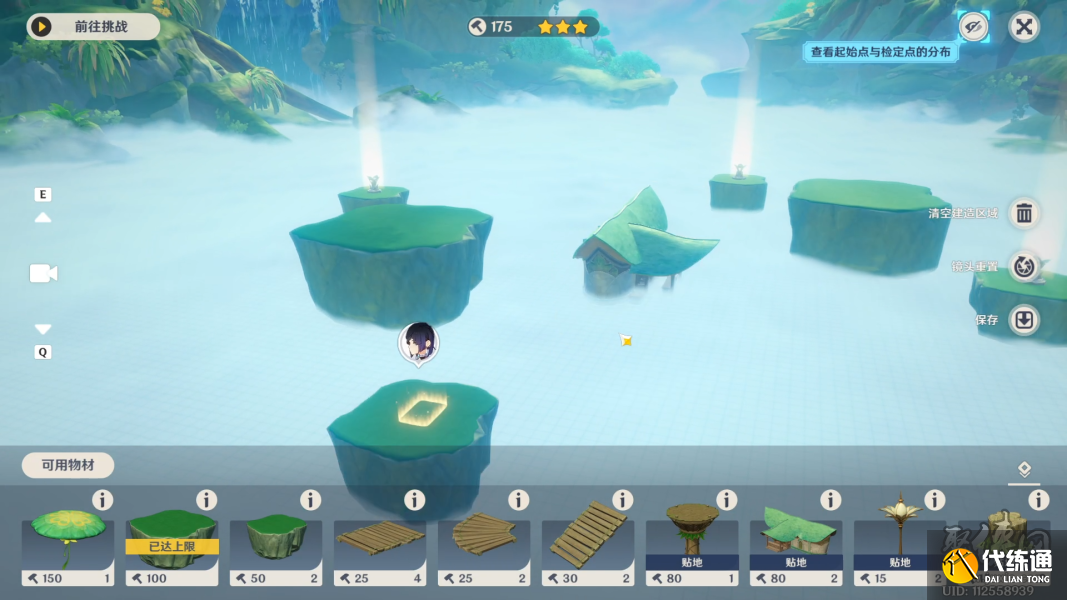Close the building editor with the X
This screenshot has width=1067, height=600.
(x=1024, y=27)
